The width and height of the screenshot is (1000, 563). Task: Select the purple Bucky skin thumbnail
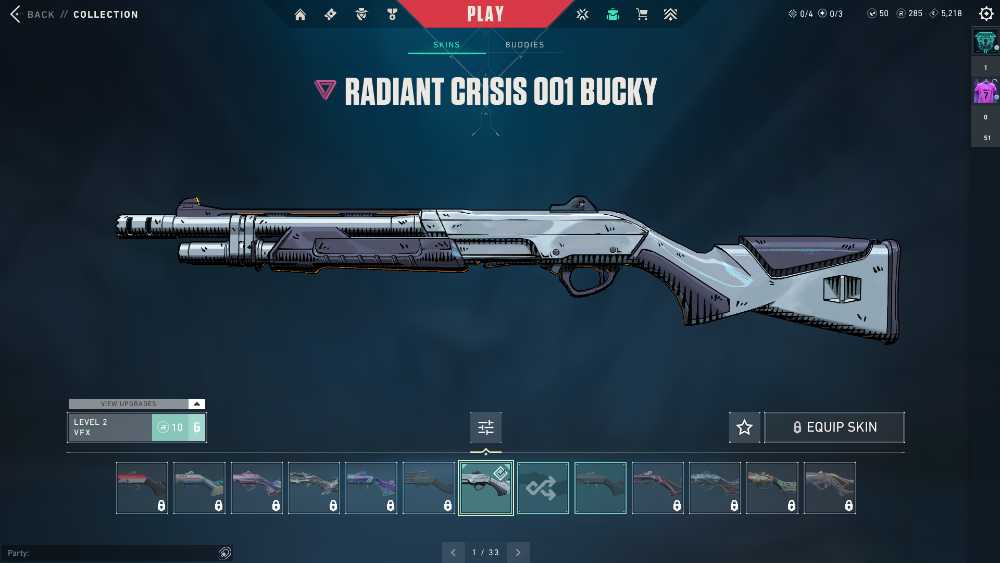(371, 488)
